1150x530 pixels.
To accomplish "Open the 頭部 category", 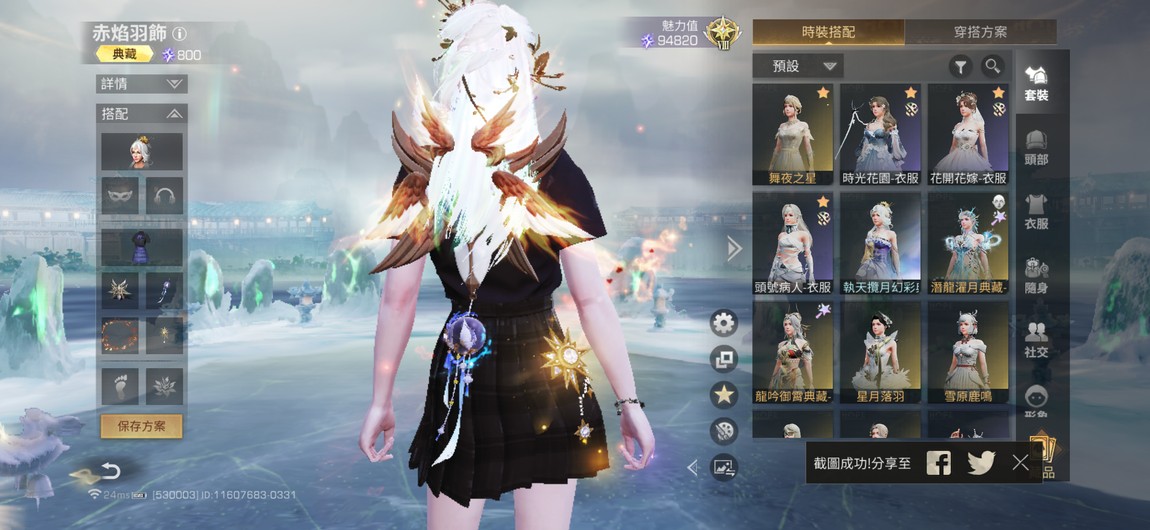I will click(1036, 146).
